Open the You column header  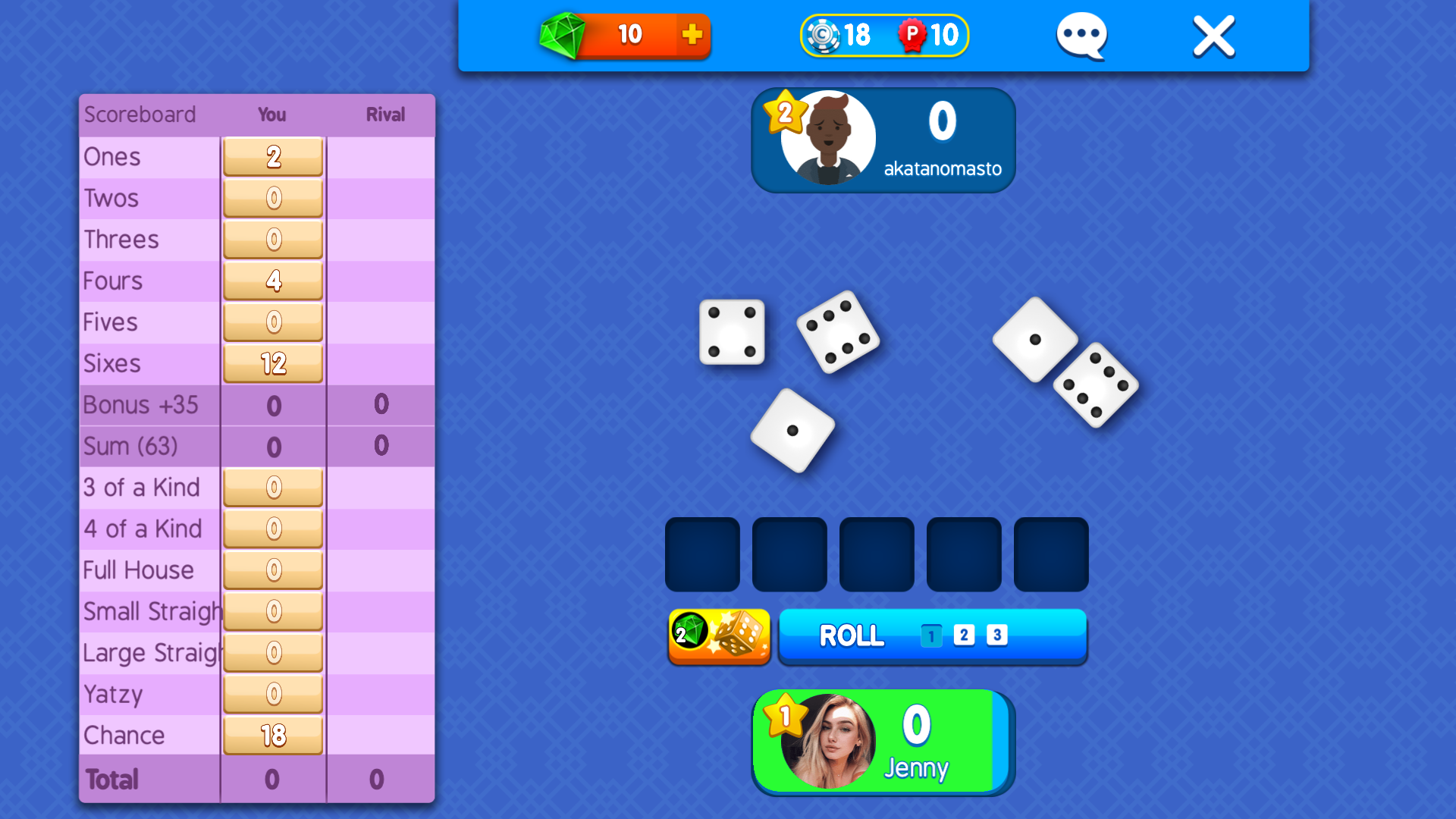(x=271, y=115)
